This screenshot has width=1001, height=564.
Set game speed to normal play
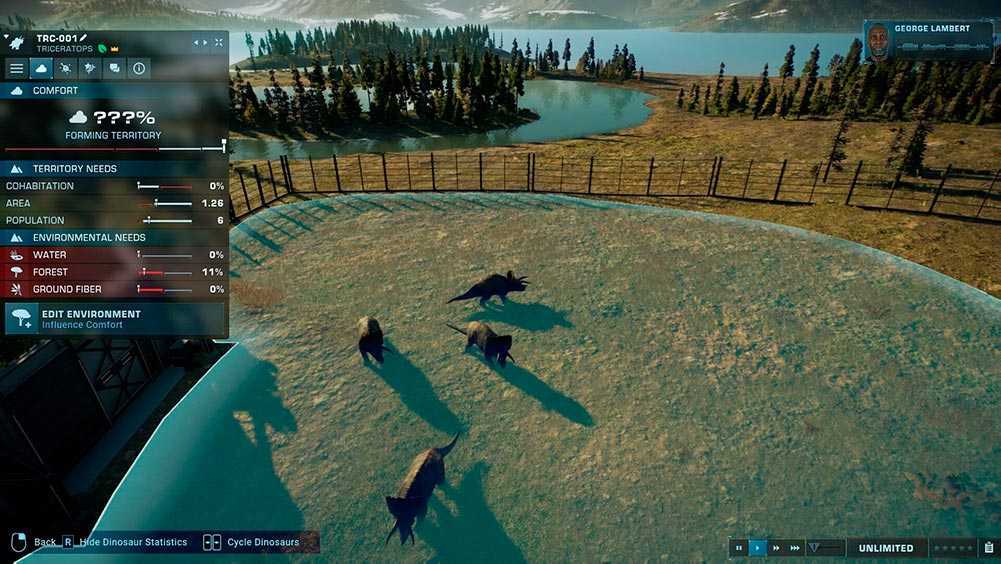pyautogui.click(x=757, y=548)
